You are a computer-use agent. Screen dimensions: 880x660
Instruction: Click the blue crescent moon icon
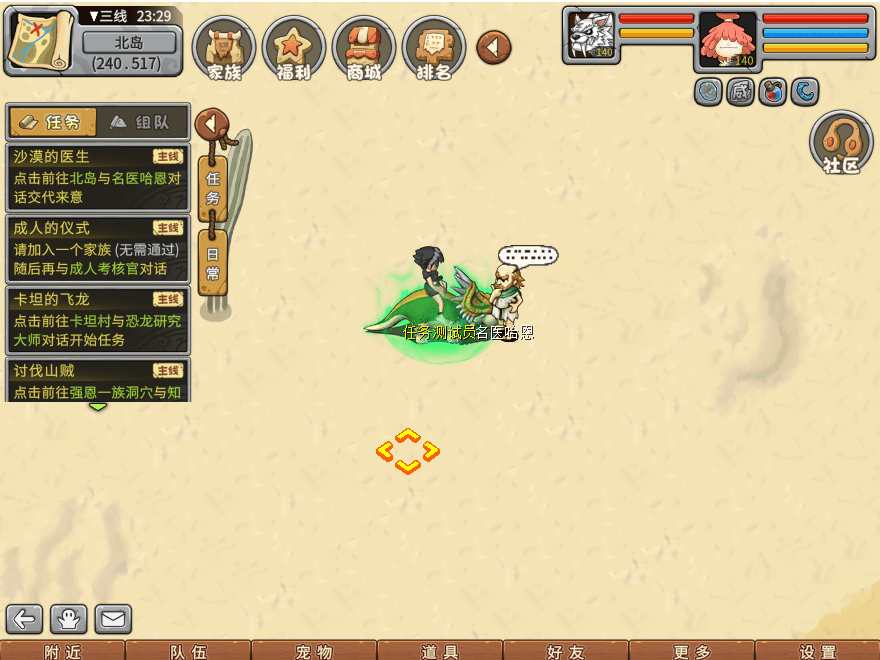(805, 92)
